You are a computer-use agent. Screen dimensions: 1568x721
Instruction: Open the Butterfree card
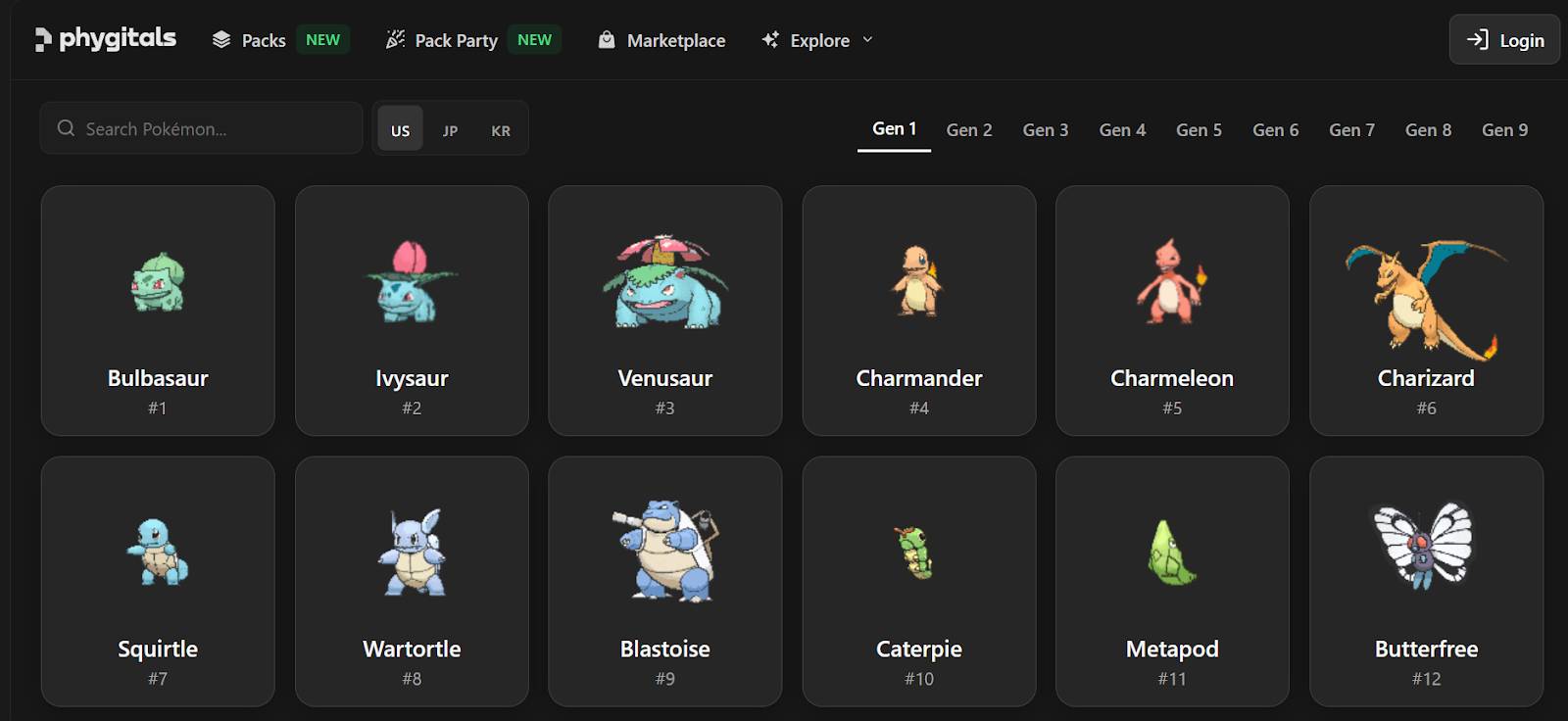(1426, 581)
